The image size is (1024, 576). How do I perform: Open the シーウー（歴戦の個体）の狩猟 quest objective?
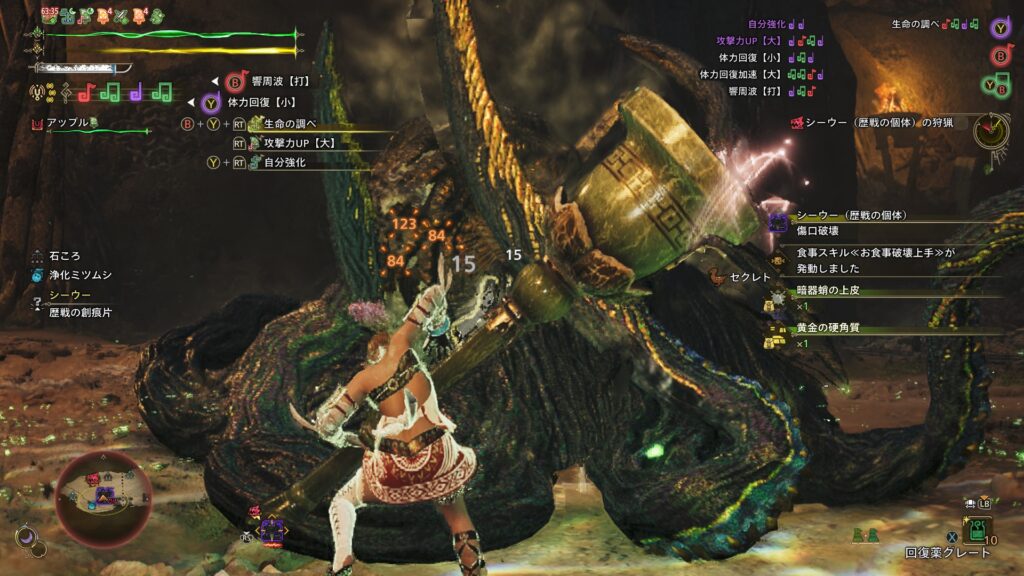874,123
